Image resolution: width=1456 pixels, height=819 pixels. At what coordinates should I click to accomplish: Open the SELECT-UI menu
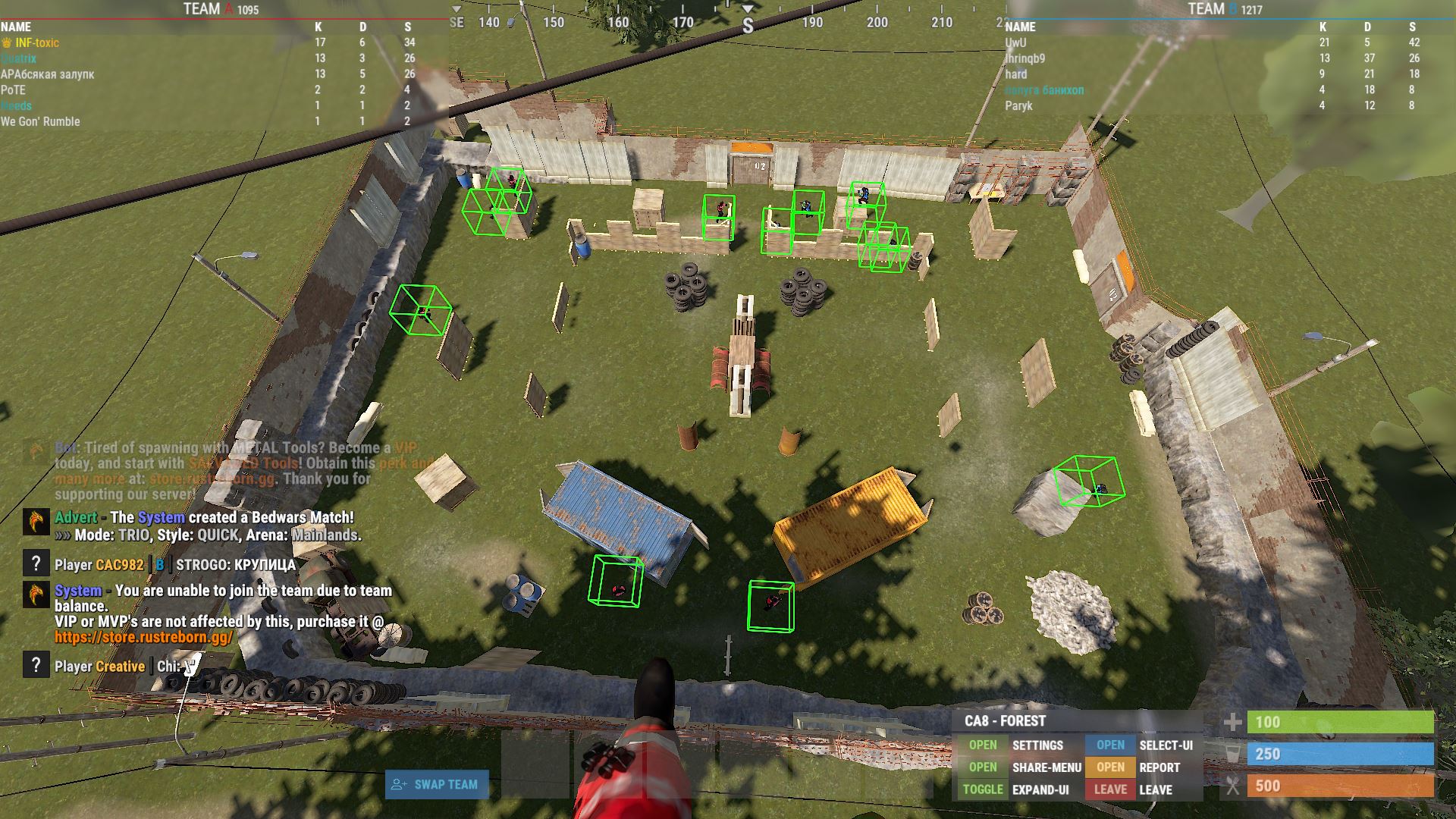tap(1110, 745)
